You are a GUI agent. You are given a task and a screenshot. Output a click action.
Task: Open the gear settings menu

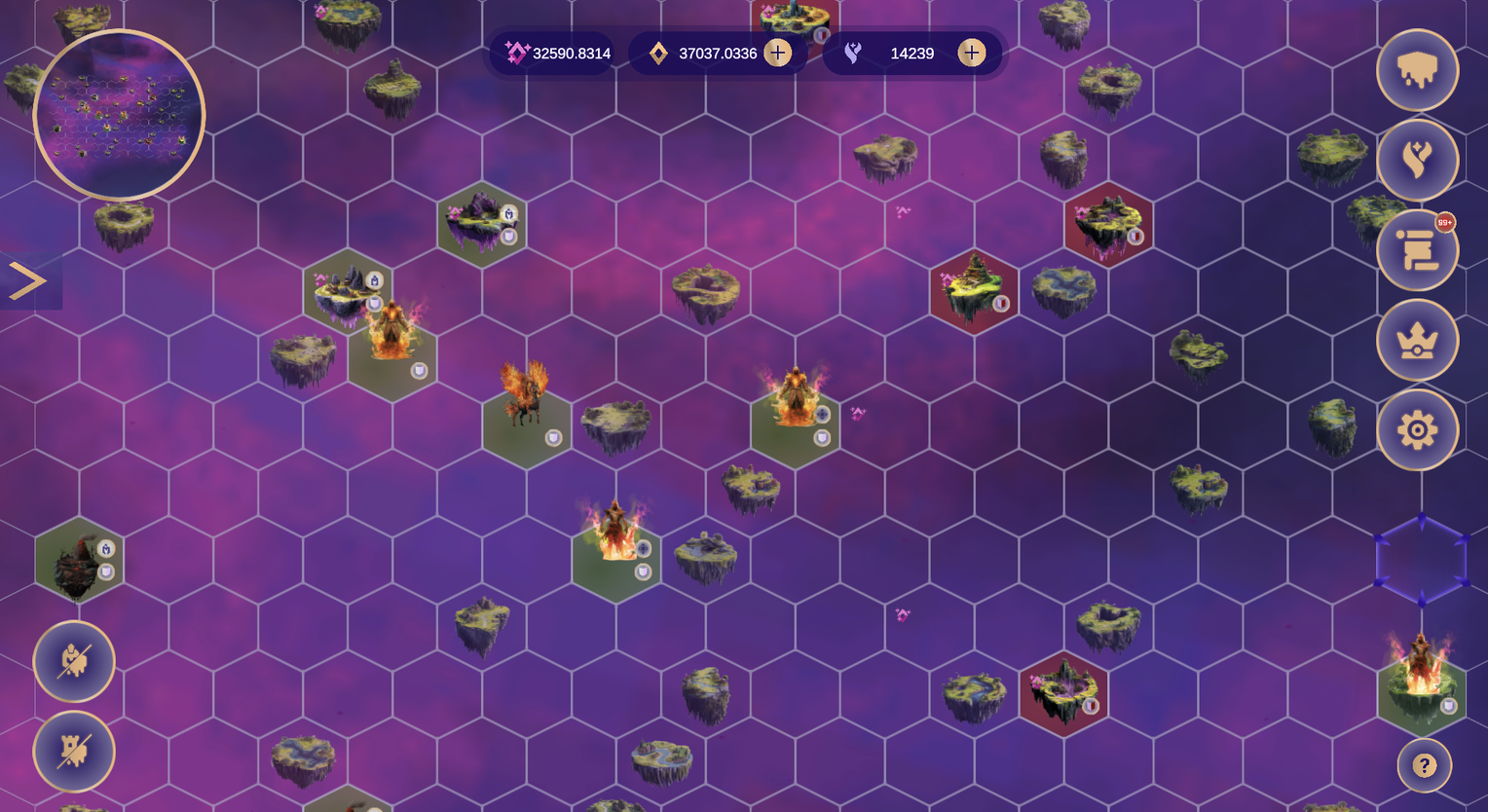coord(1417,429)
